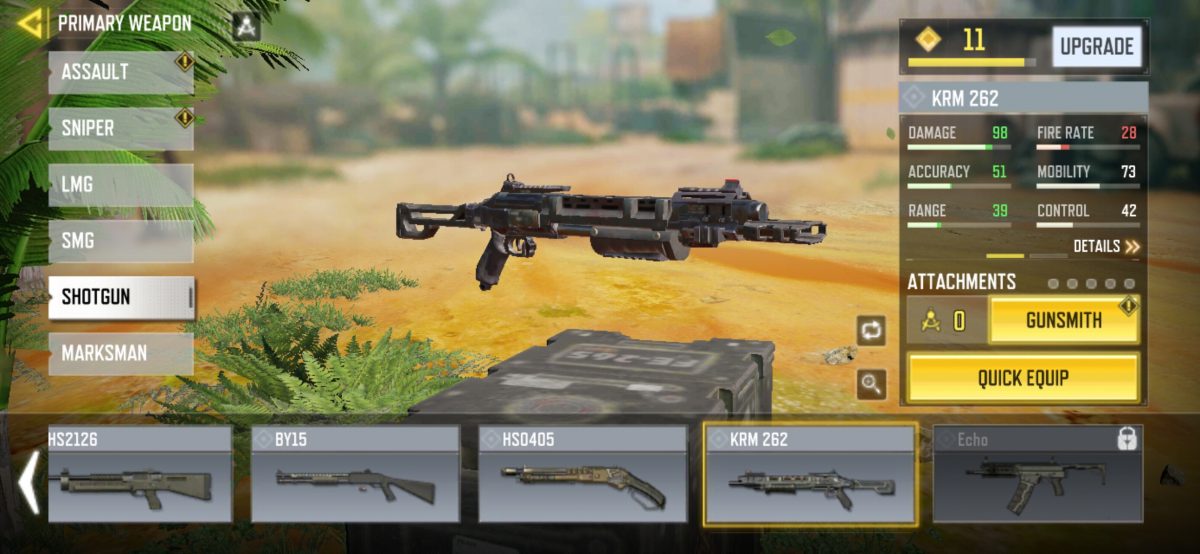The height and width of the screenshot is (554, 1200).
Task: Choose the BY15 shotgun card
Action: [x=355, y=474]
